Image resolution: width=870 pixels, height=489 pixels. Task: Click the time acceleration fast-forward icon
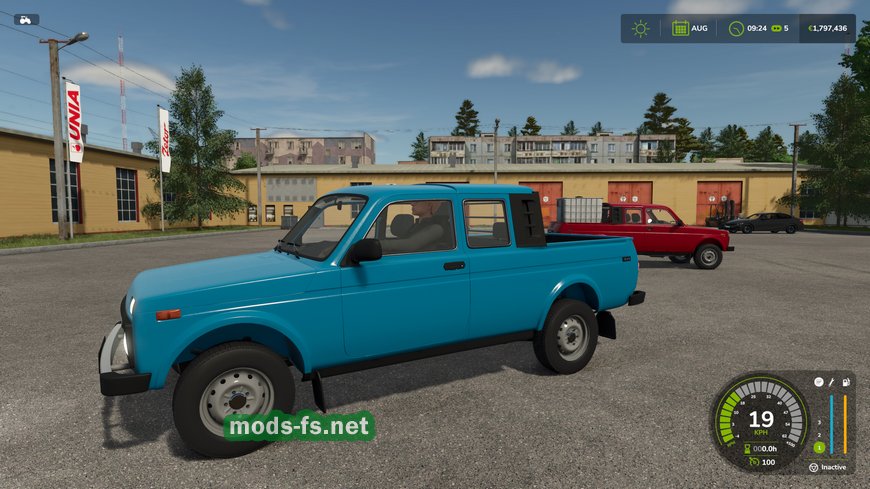pyautogui.click(x=776, y=28)
